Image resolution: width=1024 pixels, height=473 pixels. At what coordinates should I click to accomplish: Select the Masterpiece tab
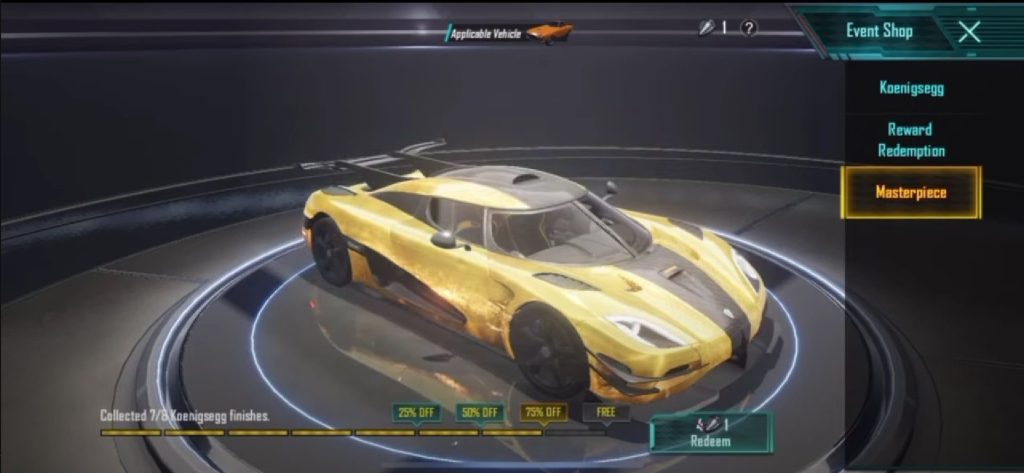(910, 192)
